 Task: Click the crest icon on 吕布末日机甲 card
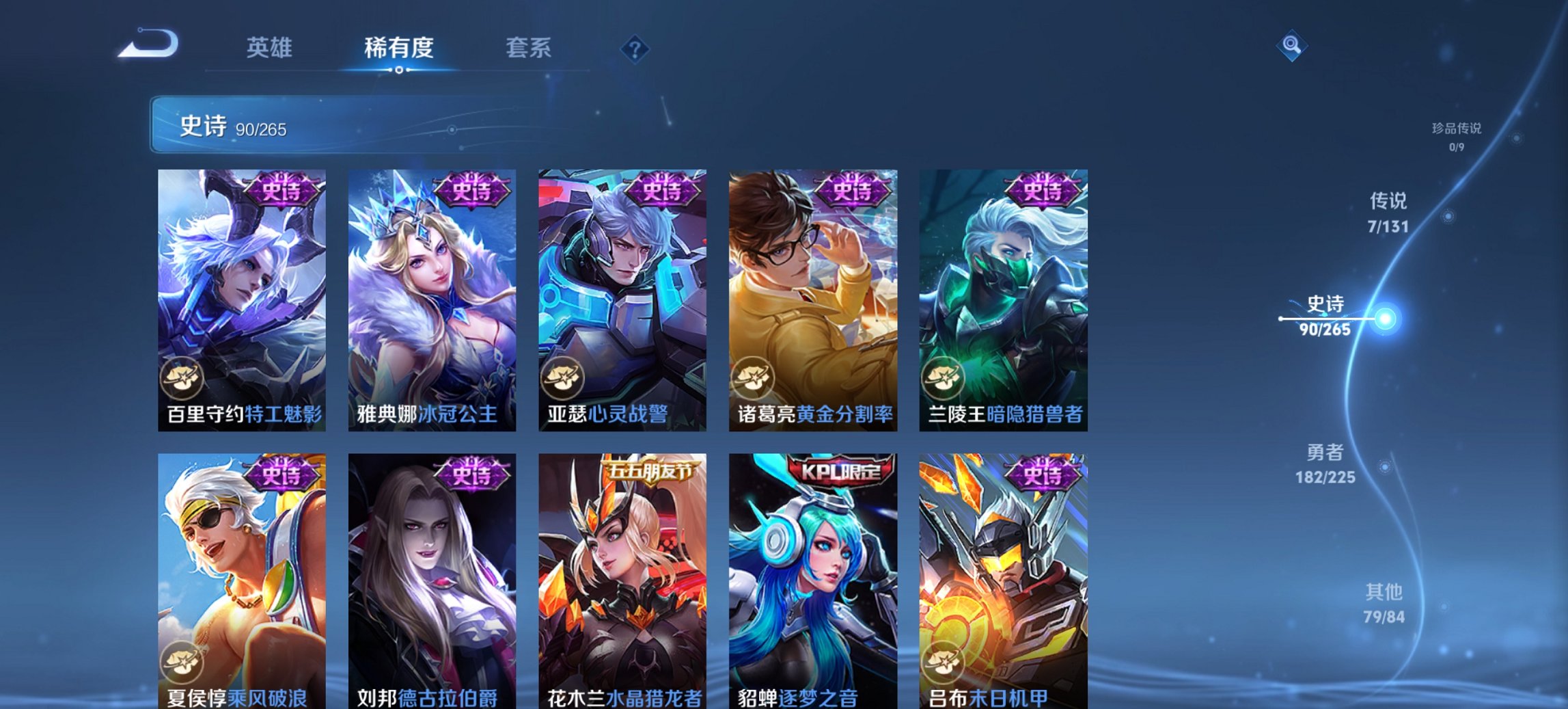(x=944, y=659)
